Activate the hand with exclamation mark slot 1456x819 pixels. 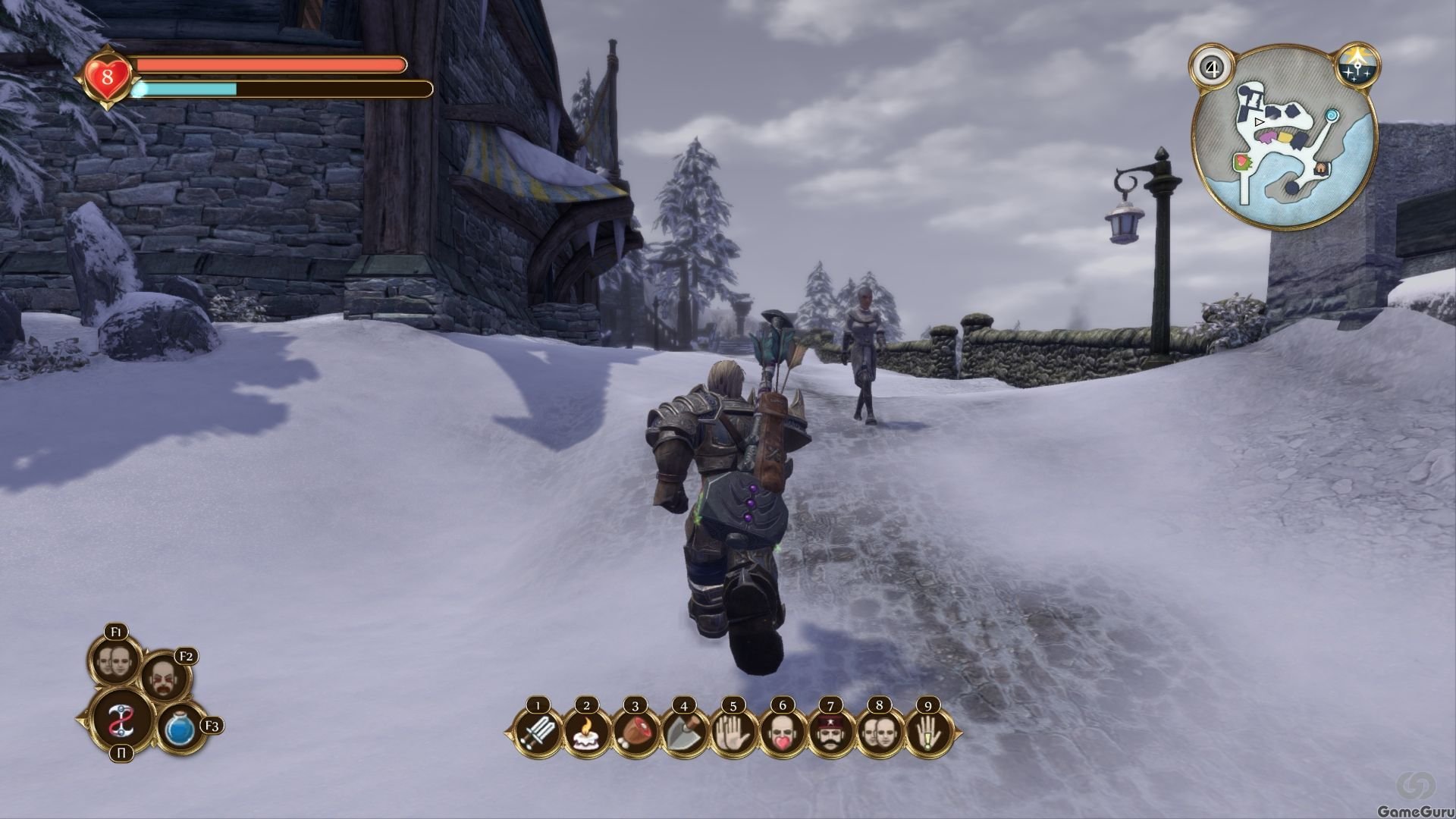tap(928, 734)
